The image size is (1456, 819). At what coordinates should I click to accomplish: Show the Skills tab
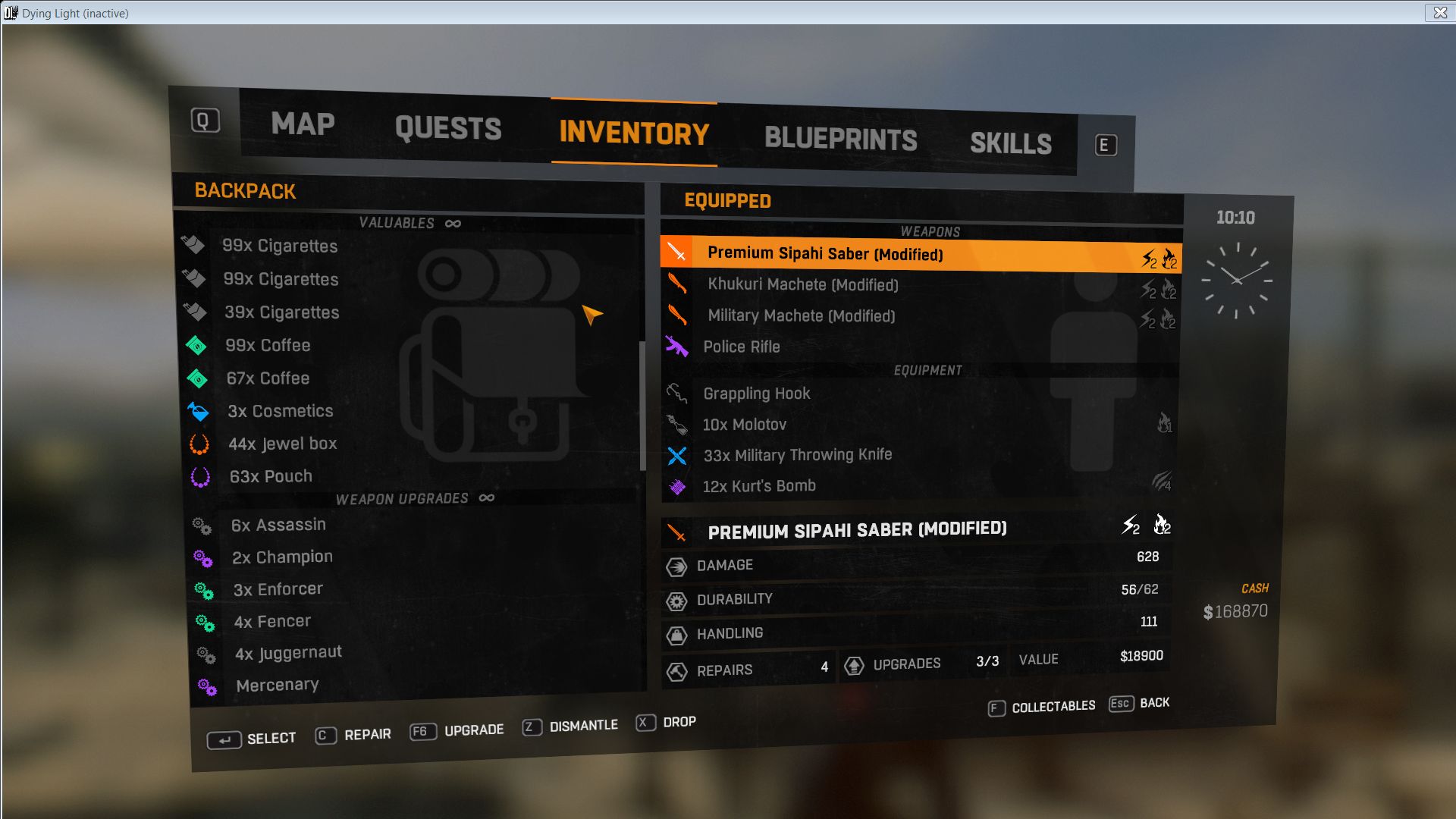tap(1010, 144)
